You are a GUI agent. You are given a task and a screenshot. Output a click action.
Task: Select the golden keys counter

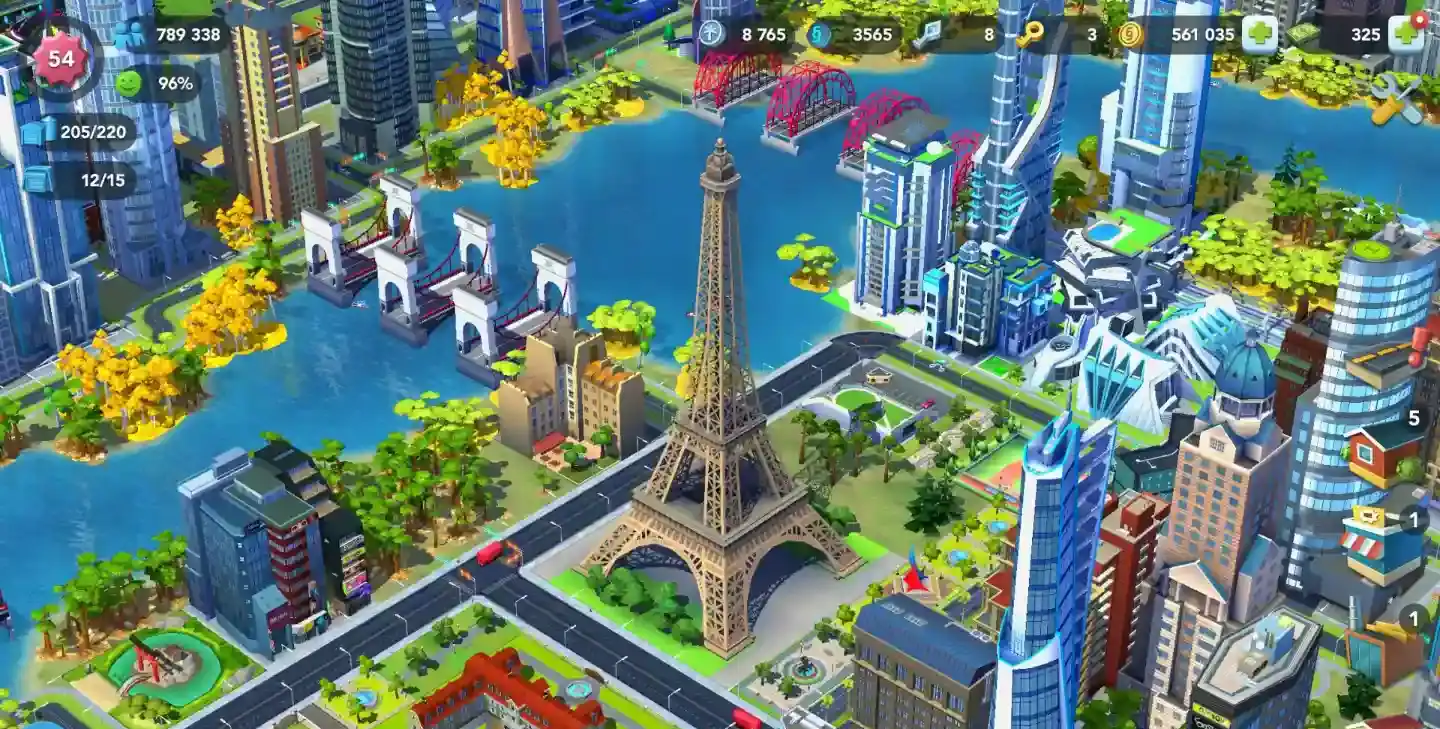click(1060, 34)
